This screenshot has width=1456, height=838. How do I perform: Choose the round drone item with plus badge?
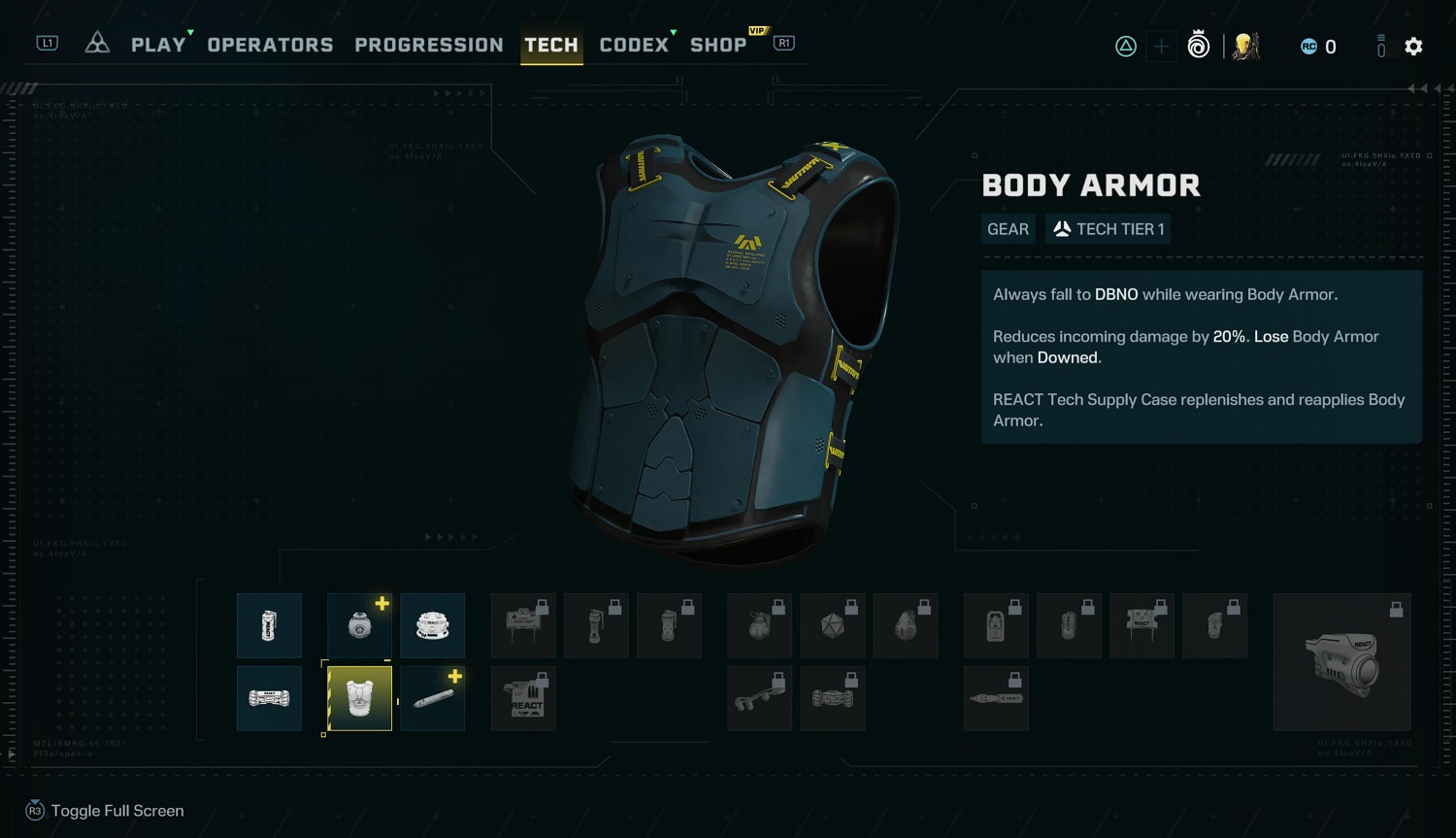click(x=359, y=625)
